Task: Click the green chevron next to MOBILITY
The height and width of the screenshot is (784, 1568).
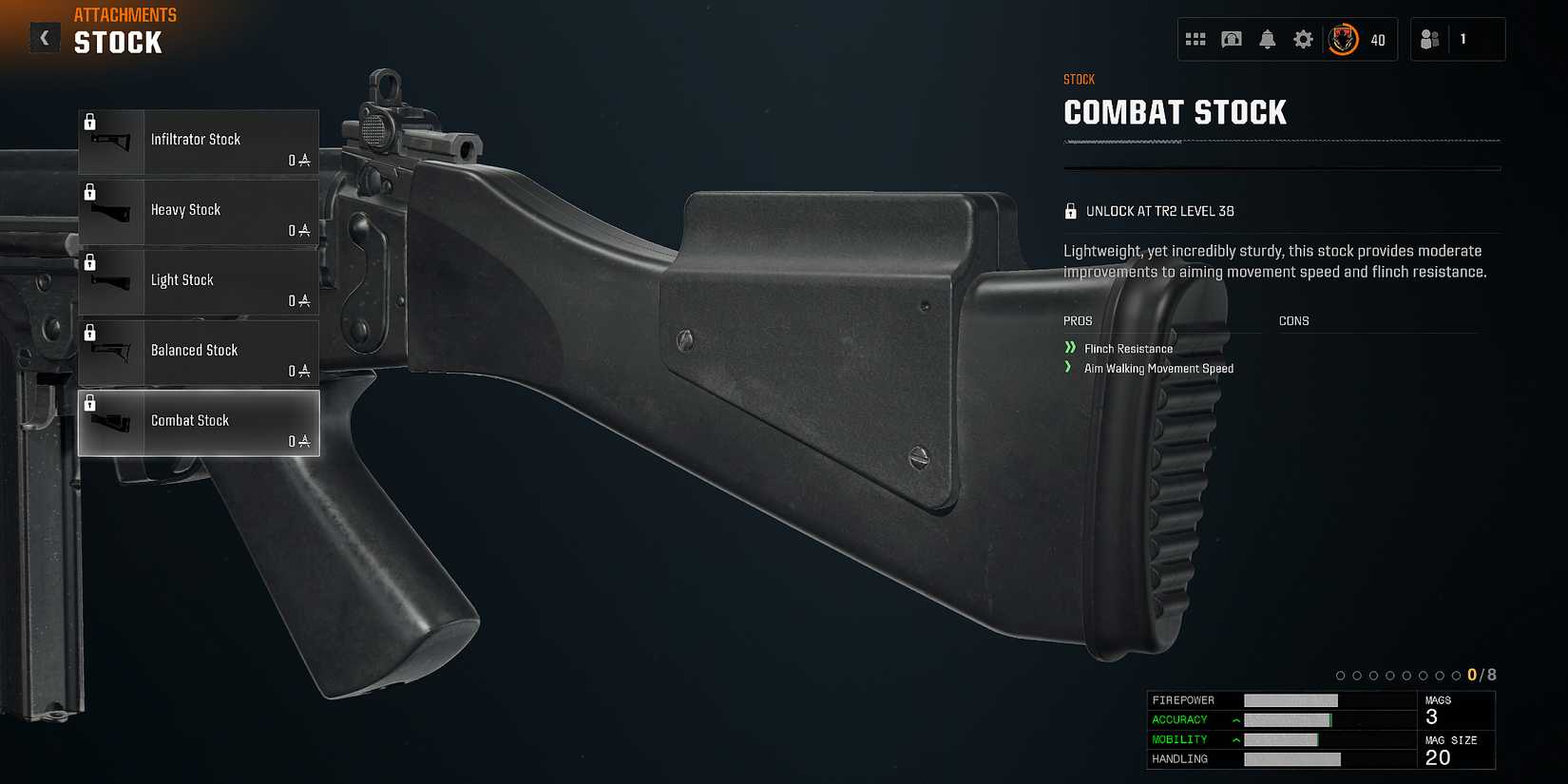Action: (x=1234, y=738)
